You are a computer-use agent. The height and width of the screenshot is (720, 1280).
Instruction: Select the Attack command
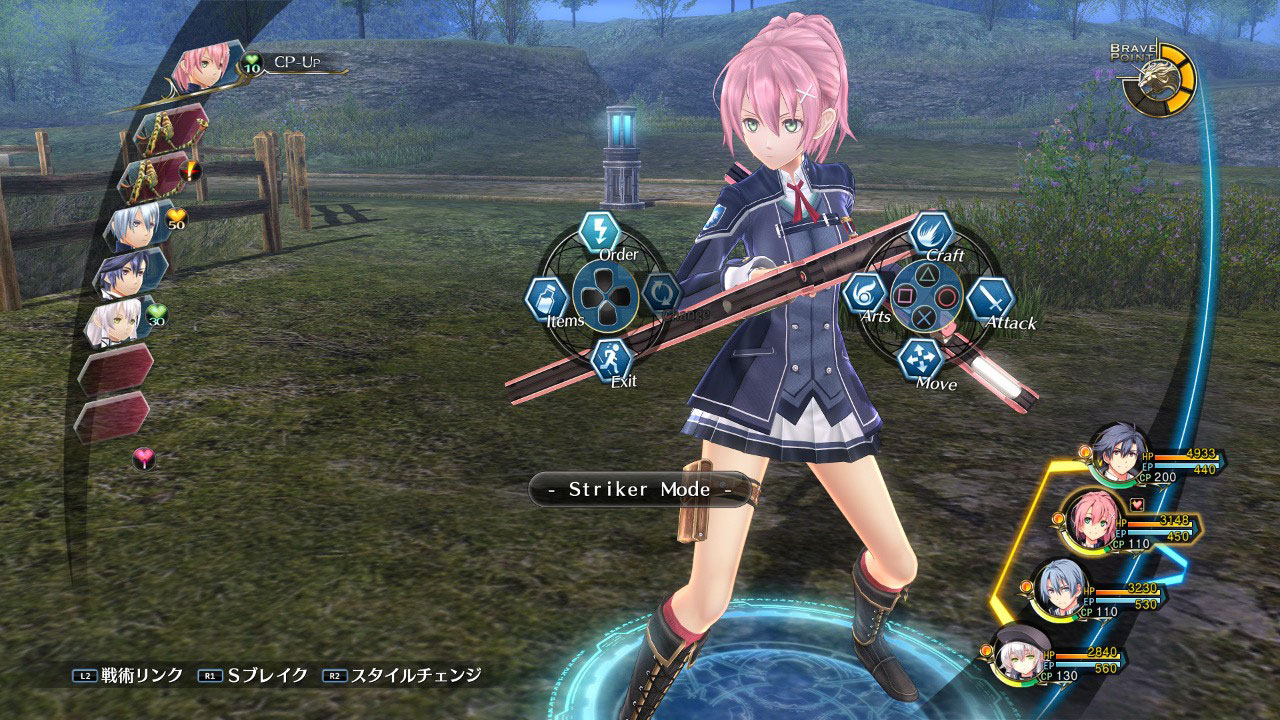[x=990, y=298]
